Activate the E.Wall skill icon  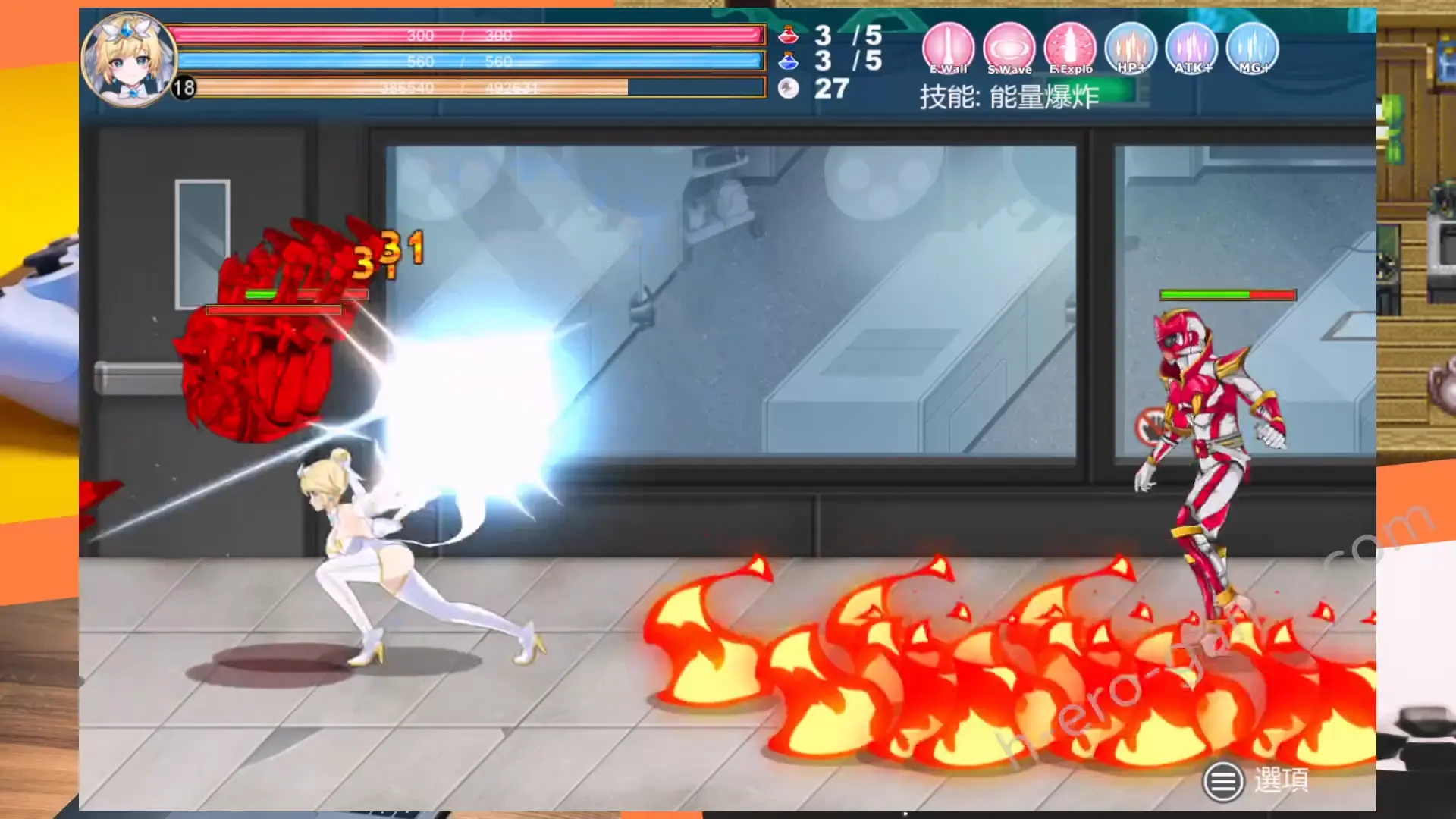click(x=948, y=49)
